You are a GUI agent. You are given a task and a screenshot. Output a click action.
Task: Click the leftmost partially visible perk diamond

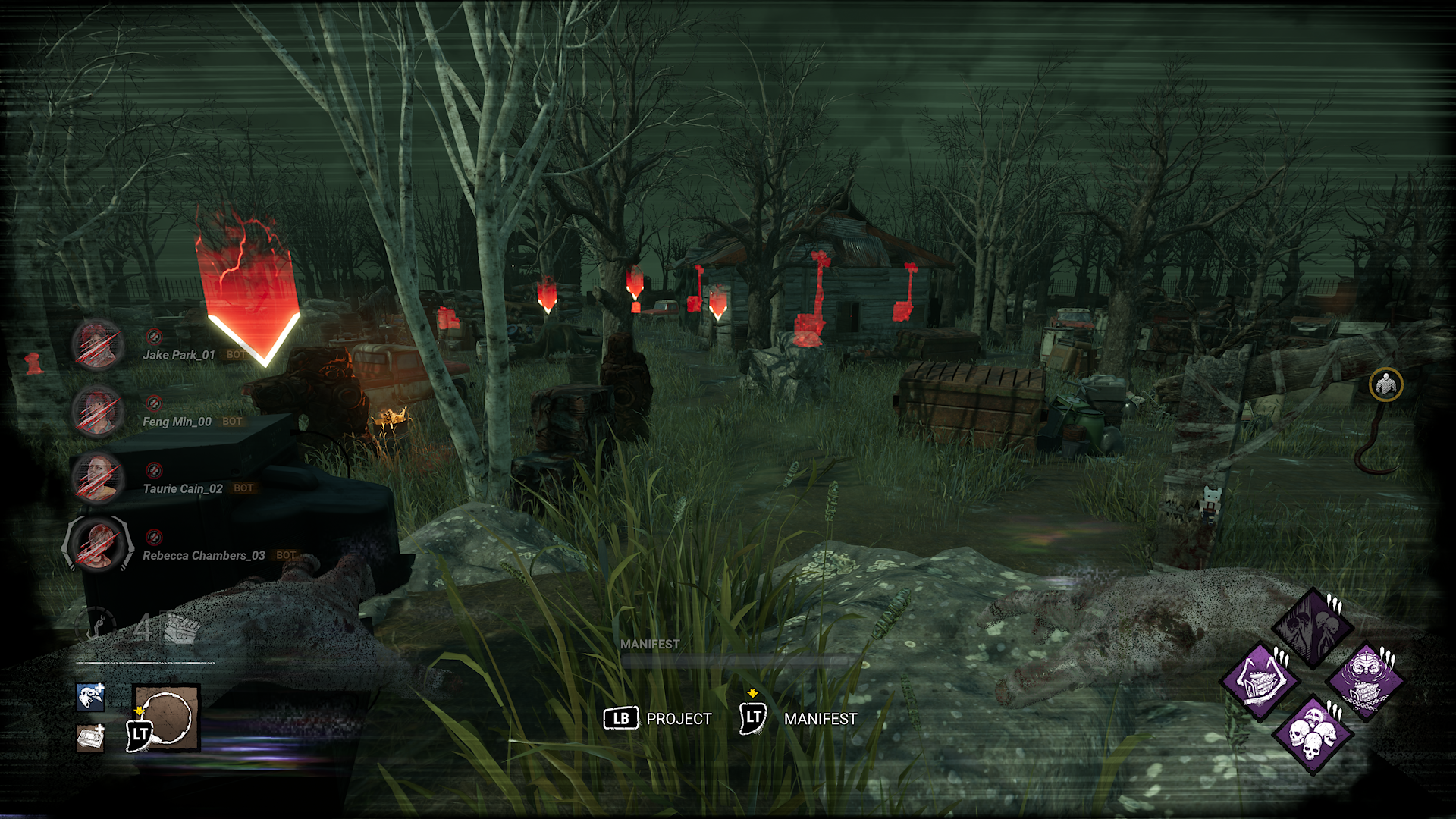(x=1259, y=682)
